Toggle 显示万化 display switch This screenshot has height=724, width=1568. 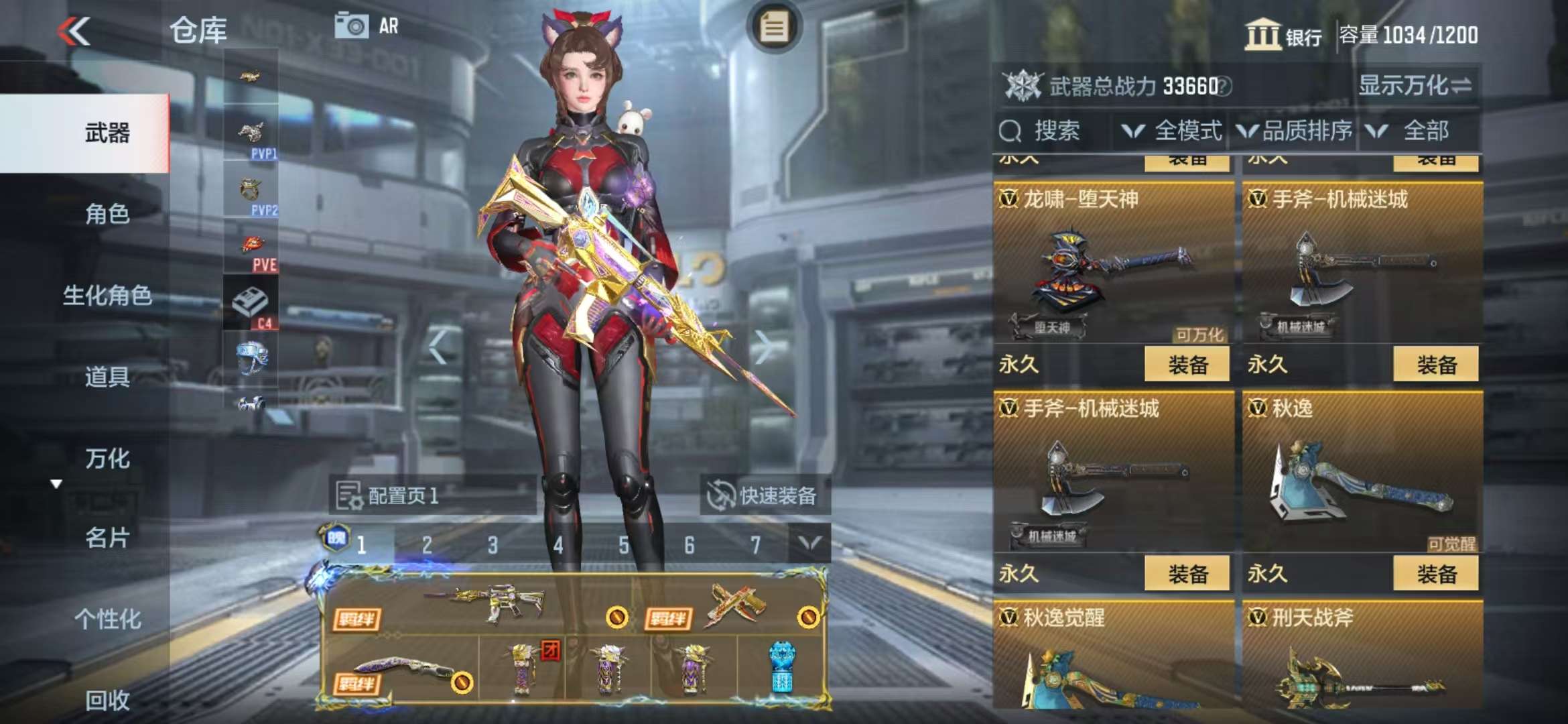coord(1414,86)
